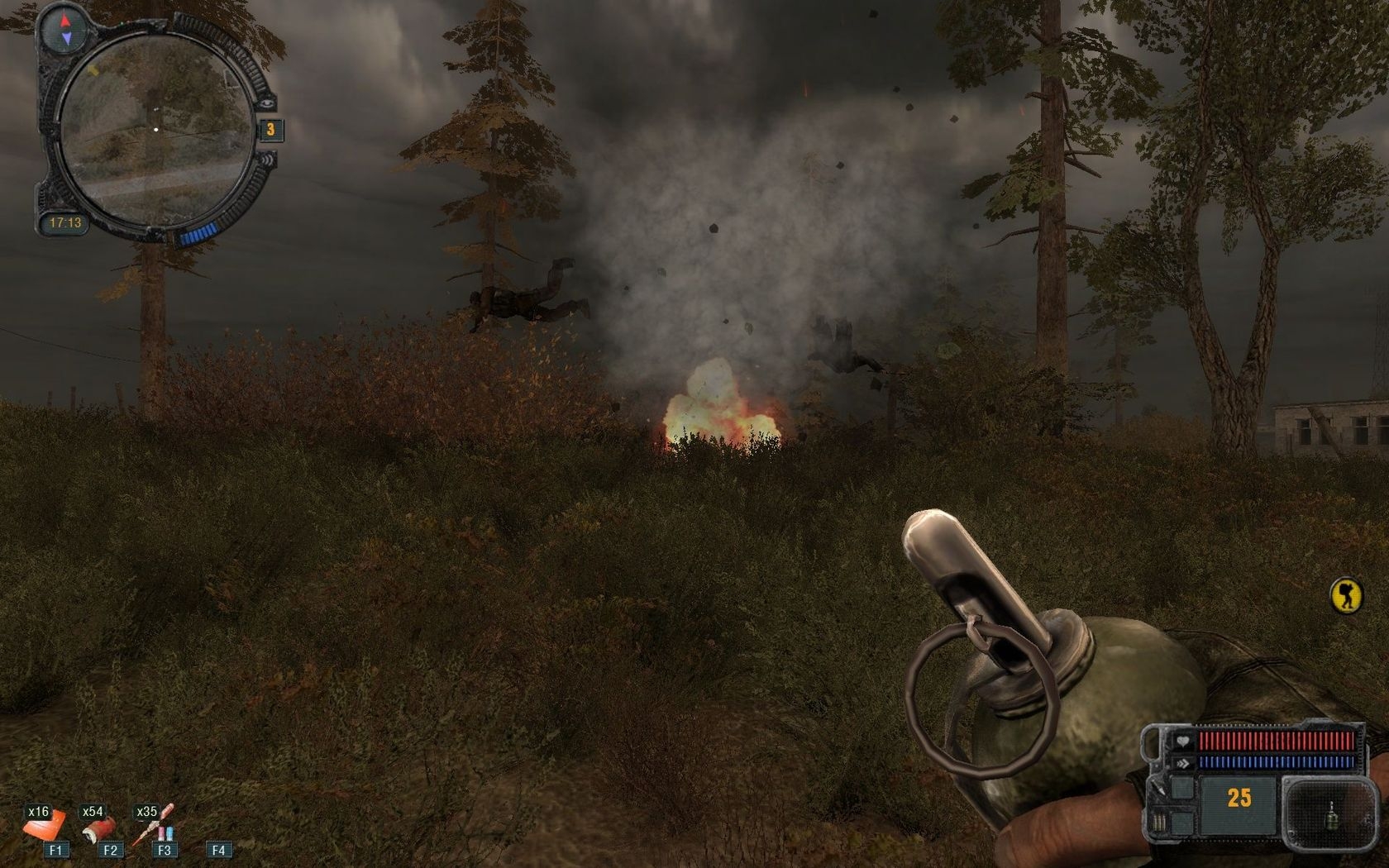This screenshot has width=1389, height=868.
Task: Click the heart health icon
Action: pos(1184,740)
